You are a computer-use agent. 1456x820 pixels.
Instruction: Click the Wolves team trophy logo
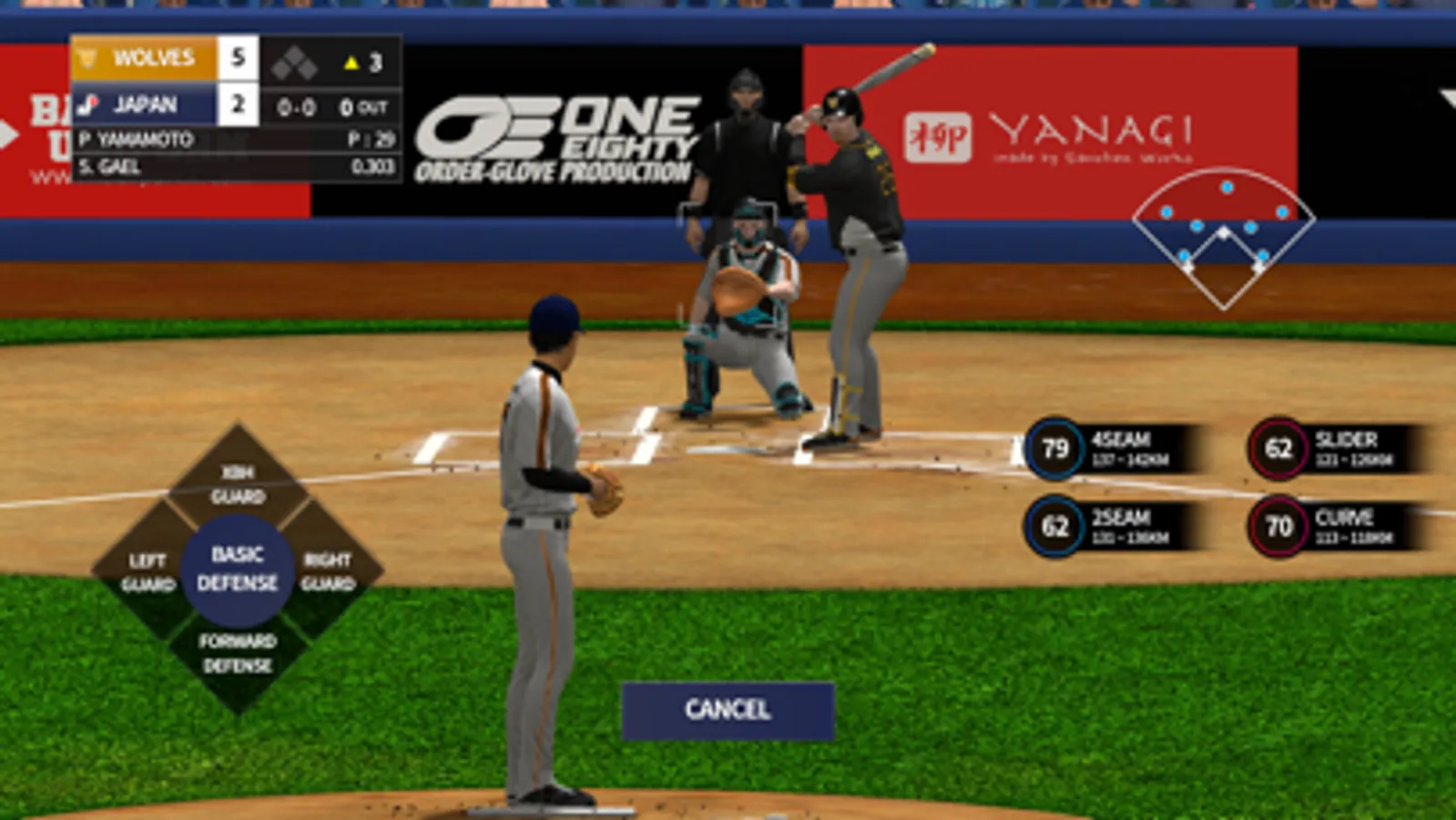[88, 57]
